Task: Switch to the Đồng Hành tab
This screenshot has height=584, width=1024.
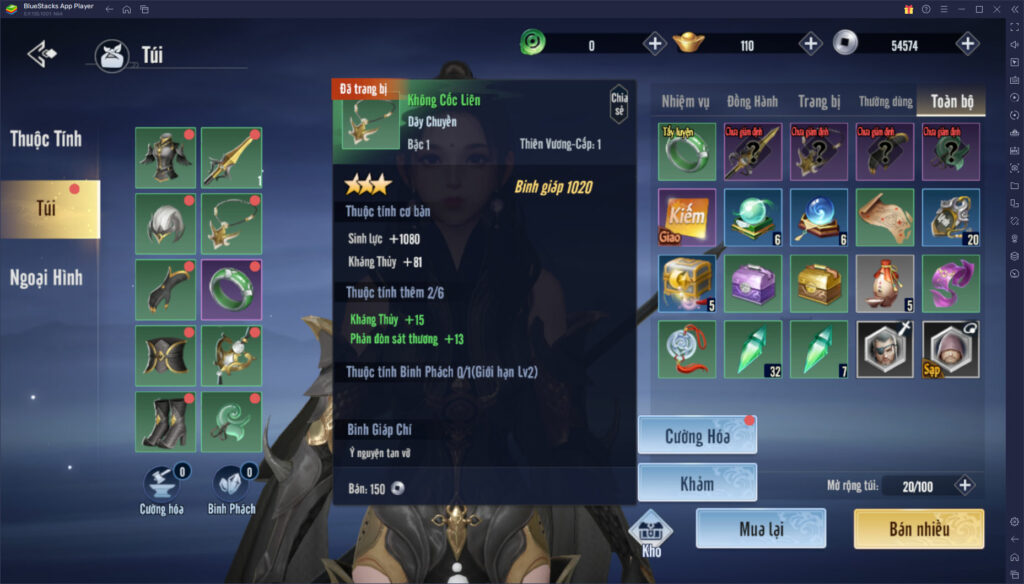Action: pos(752,101)
